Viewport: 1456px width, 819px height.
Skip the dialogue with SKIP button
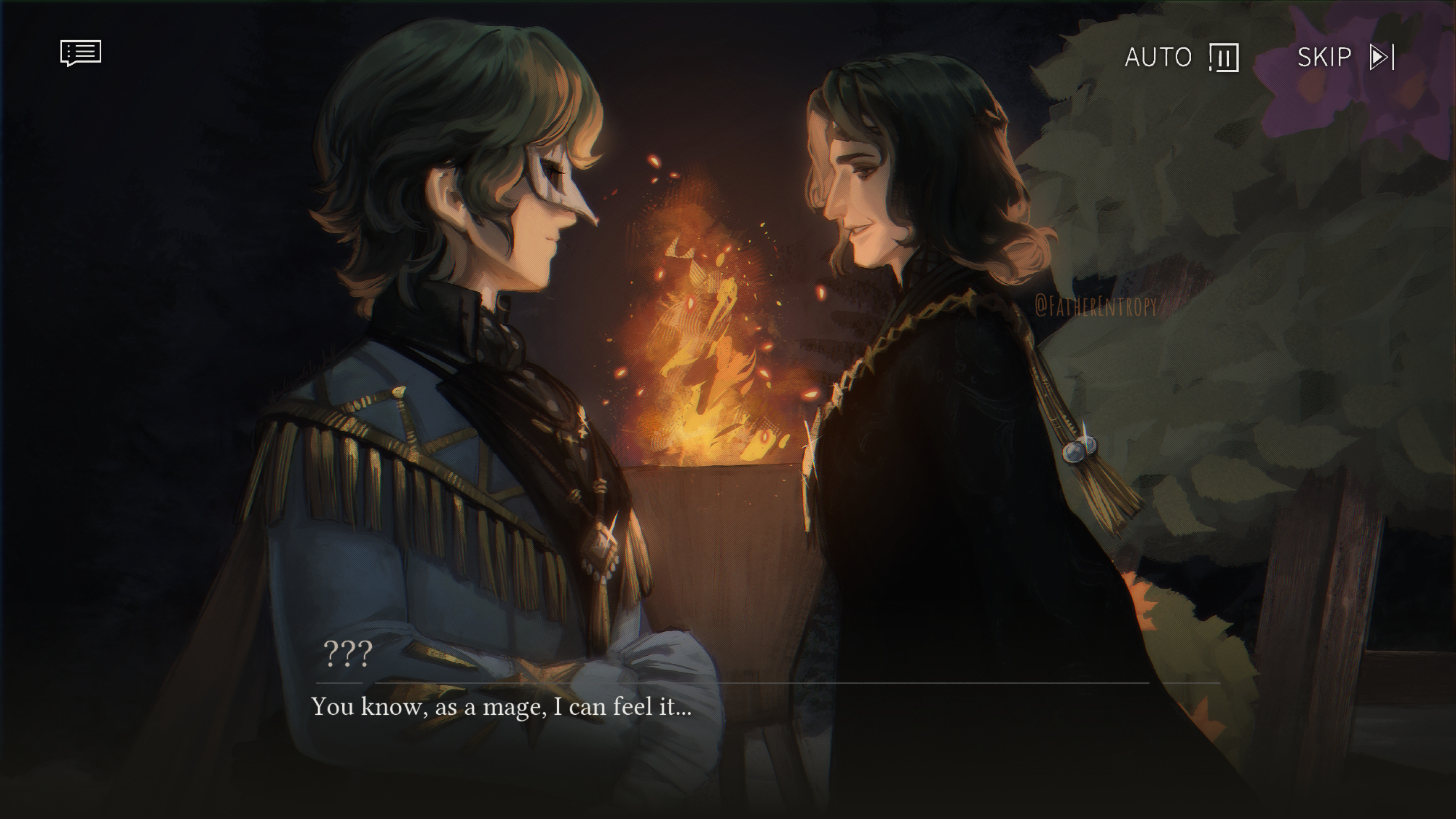[1345, 57]
